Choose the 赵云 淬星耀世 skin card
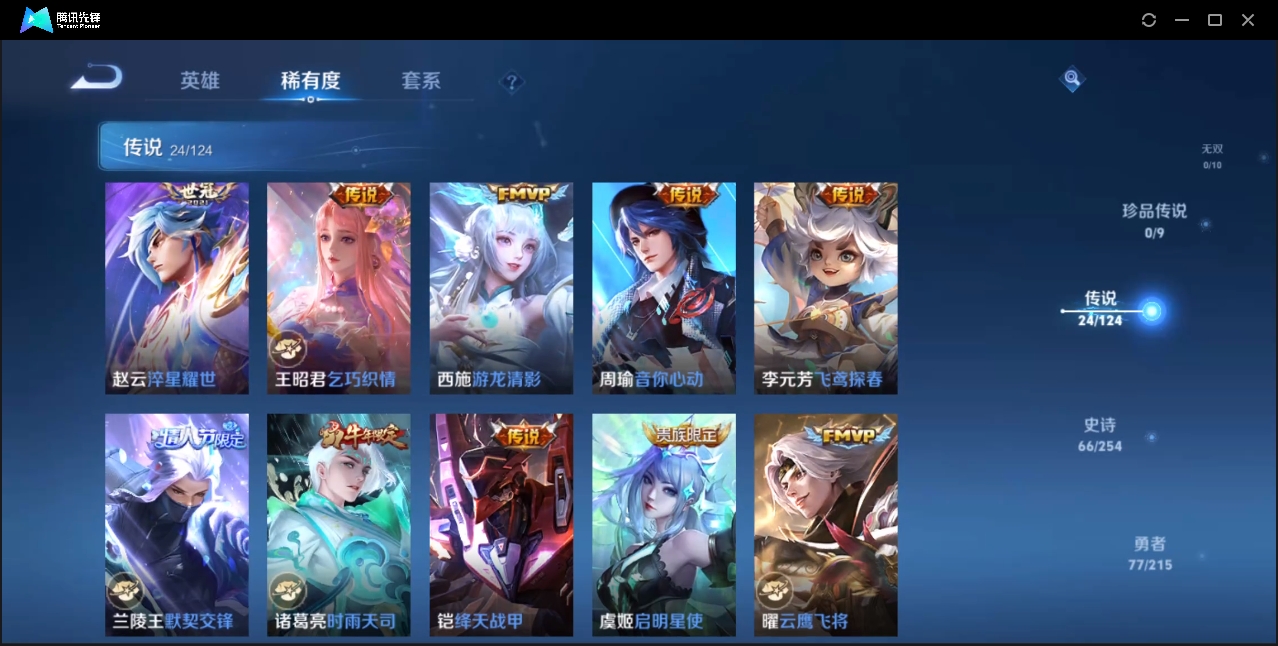 [x=177, y=288]
